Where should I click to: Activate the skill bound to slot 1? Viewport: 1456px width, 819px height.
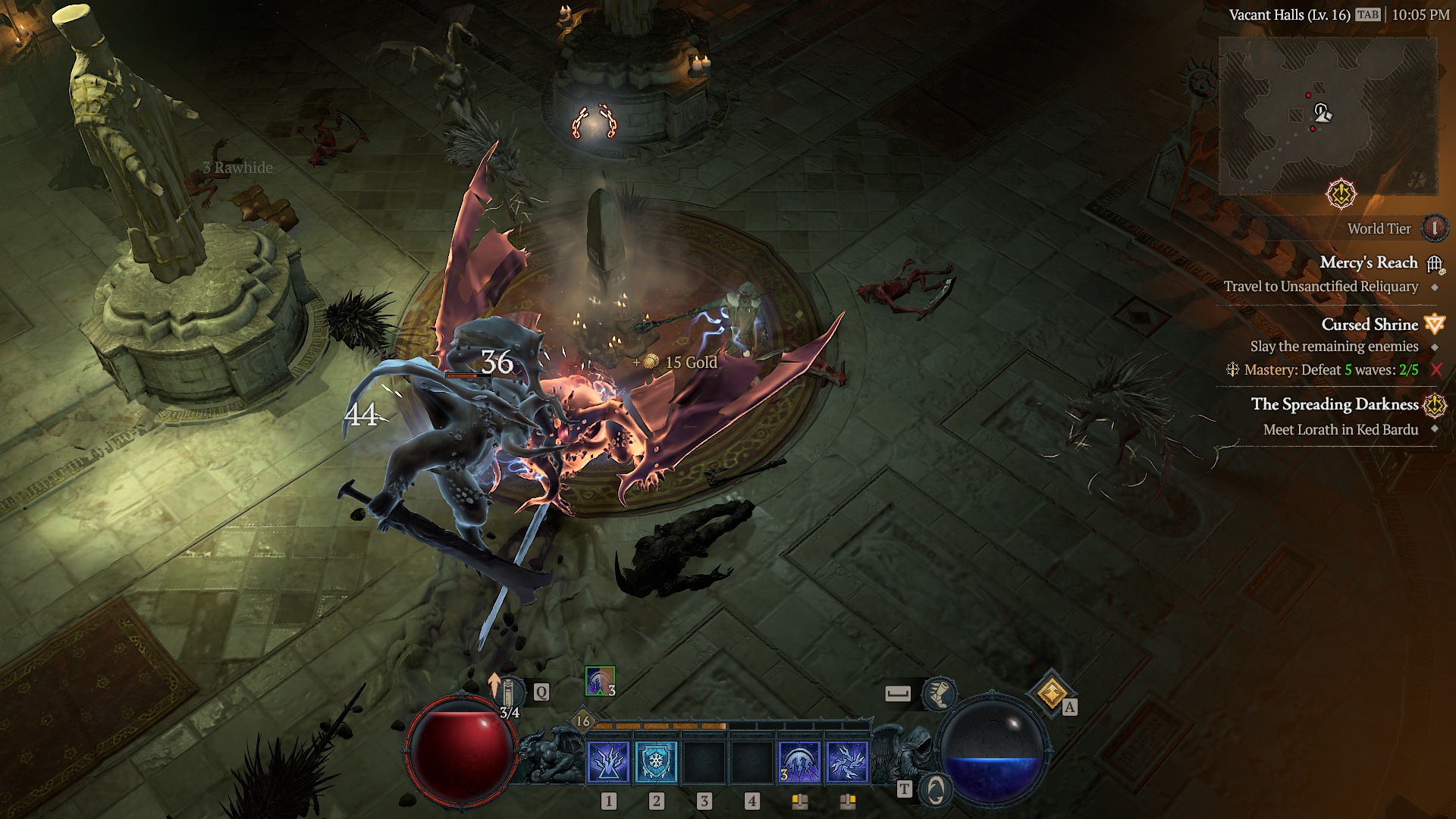coord(607,763)
